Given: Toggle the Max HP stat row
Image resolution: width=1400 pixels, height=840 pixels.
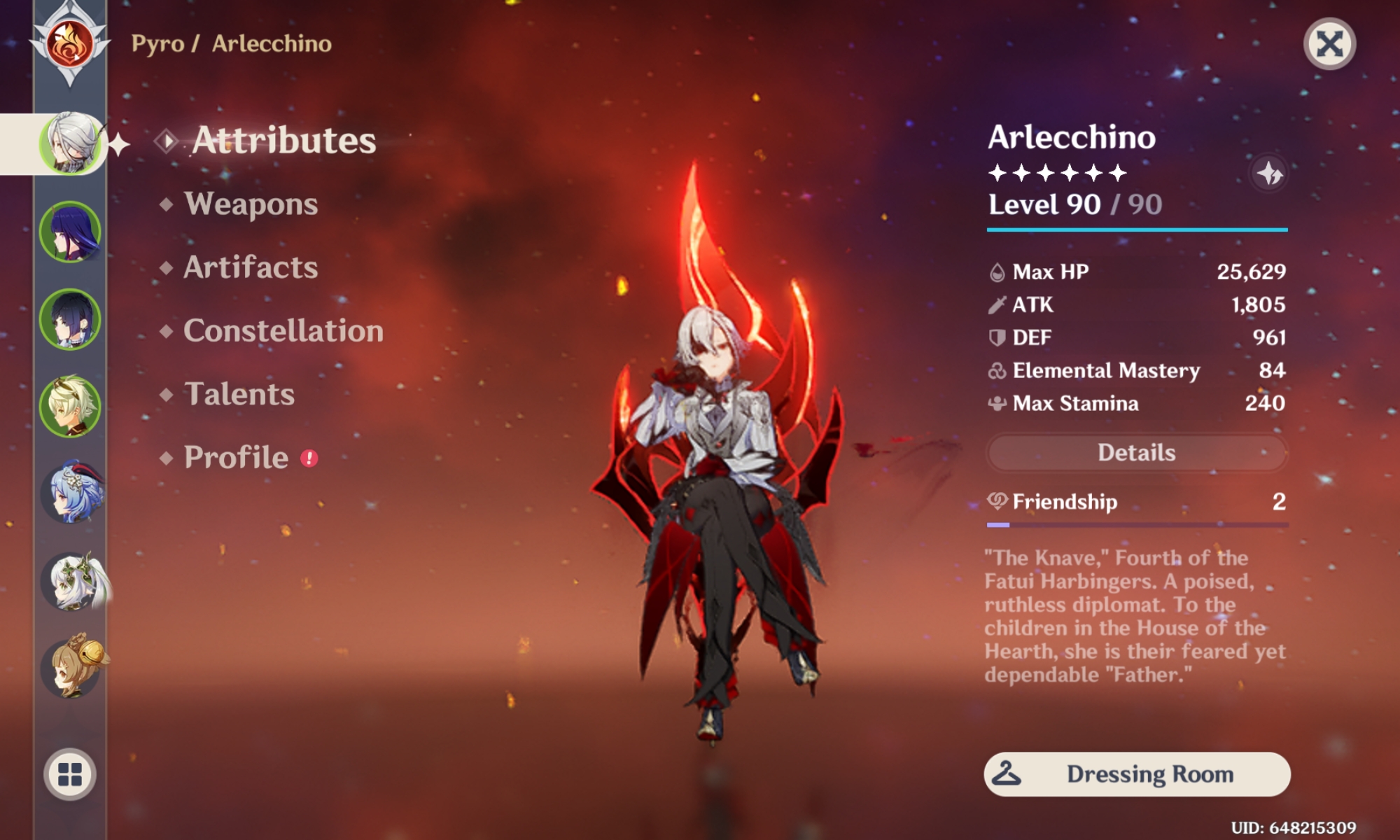Looking at the screenshot, I should coord(1135,272).
